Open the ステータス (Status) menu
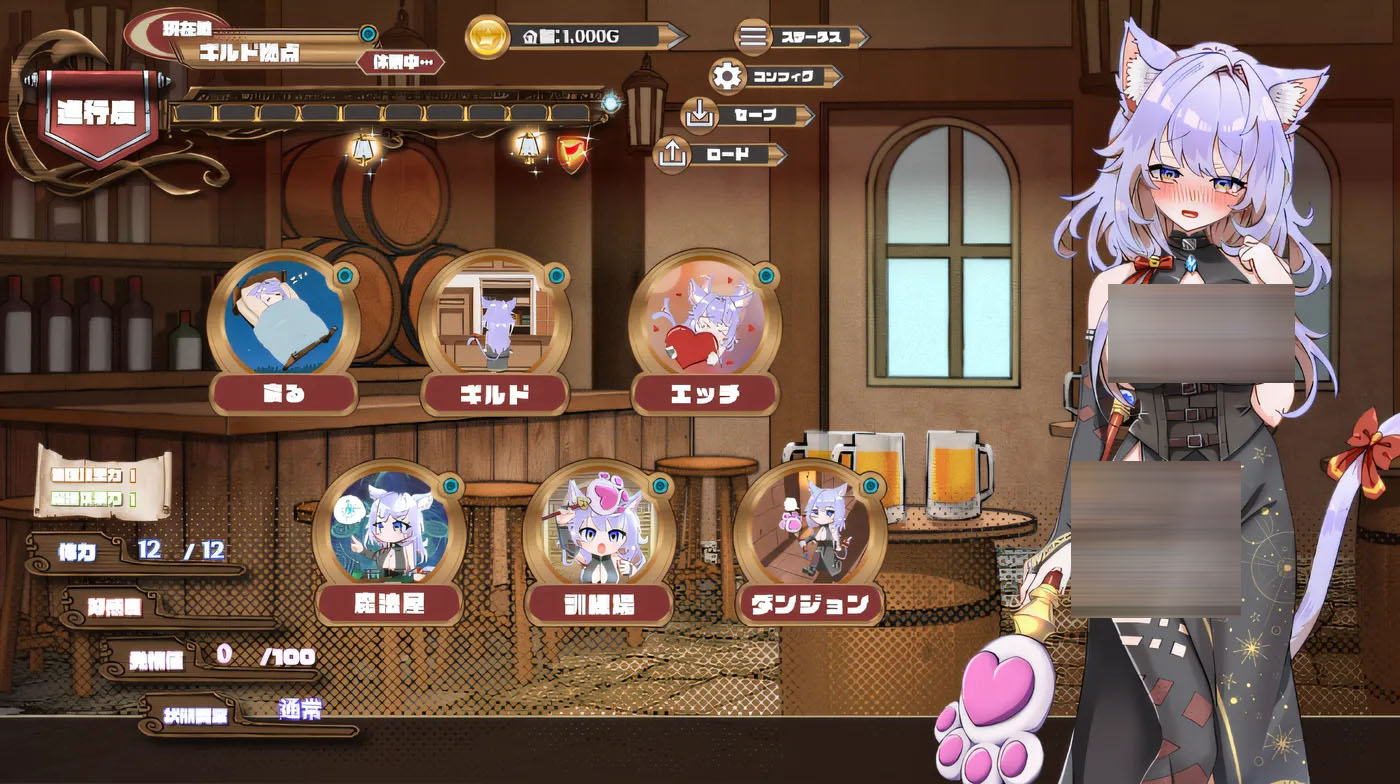Screen dimensions: 1400x784 pyautogui.click(x=801, y=38)
